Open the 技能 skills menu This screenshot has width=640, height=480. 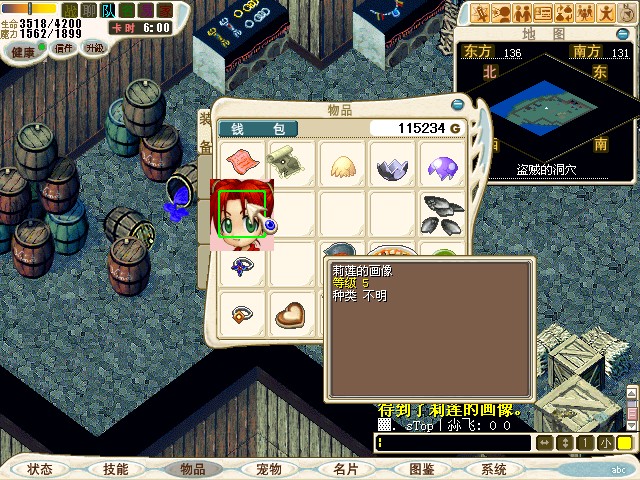pos(116,469)
